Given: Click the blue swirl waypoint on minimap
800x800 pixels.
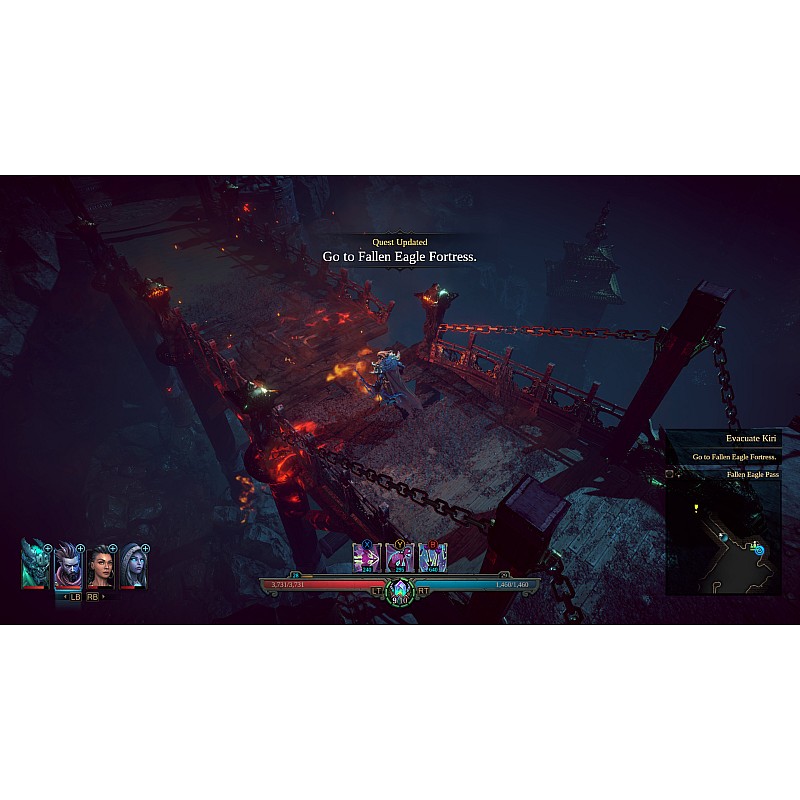Looking at the screenshot, I should pyautogui.click(x=759, y=550).
